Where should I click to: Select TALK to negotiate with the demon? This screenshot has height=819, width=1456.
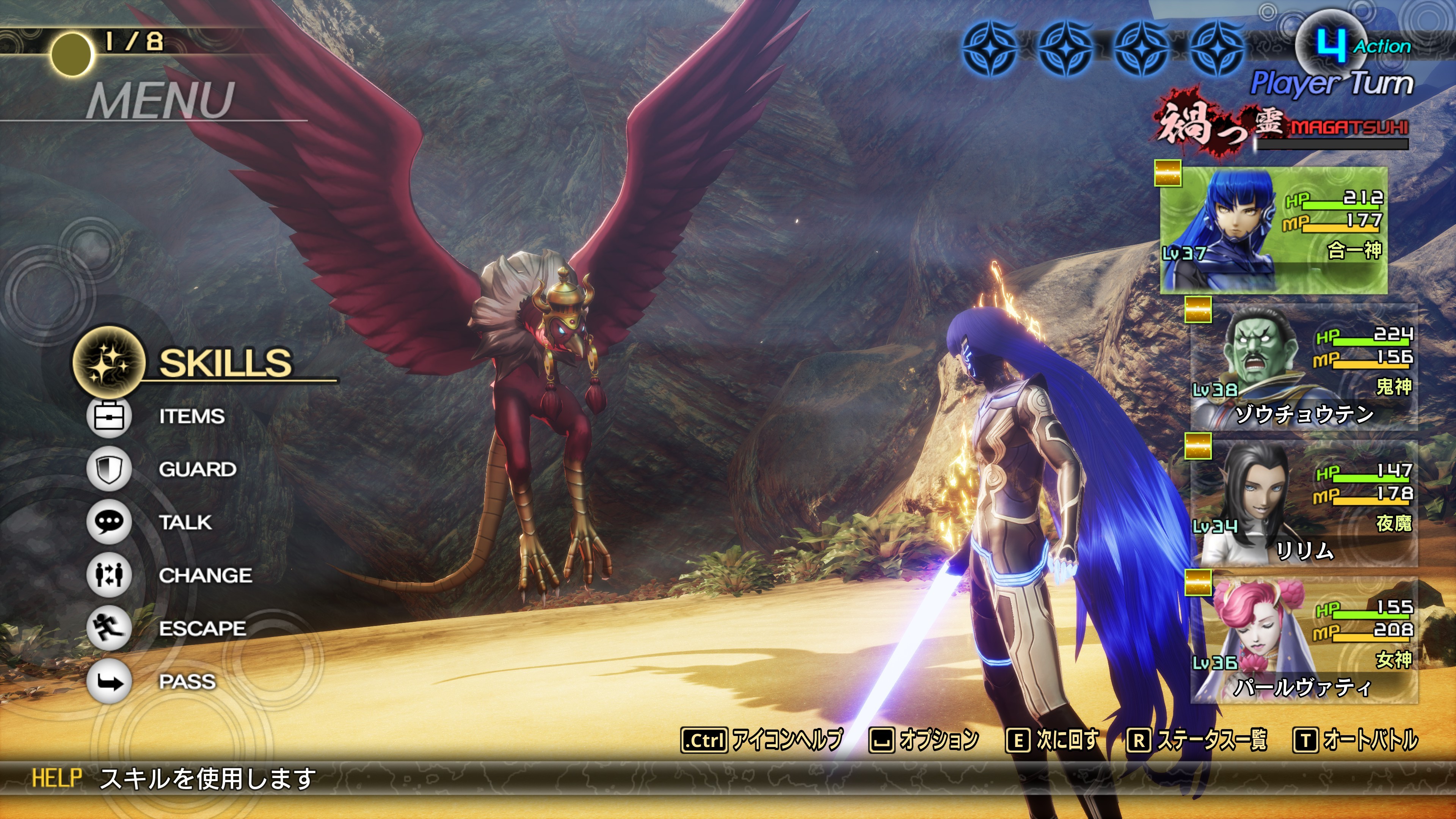tap(185, 522)
